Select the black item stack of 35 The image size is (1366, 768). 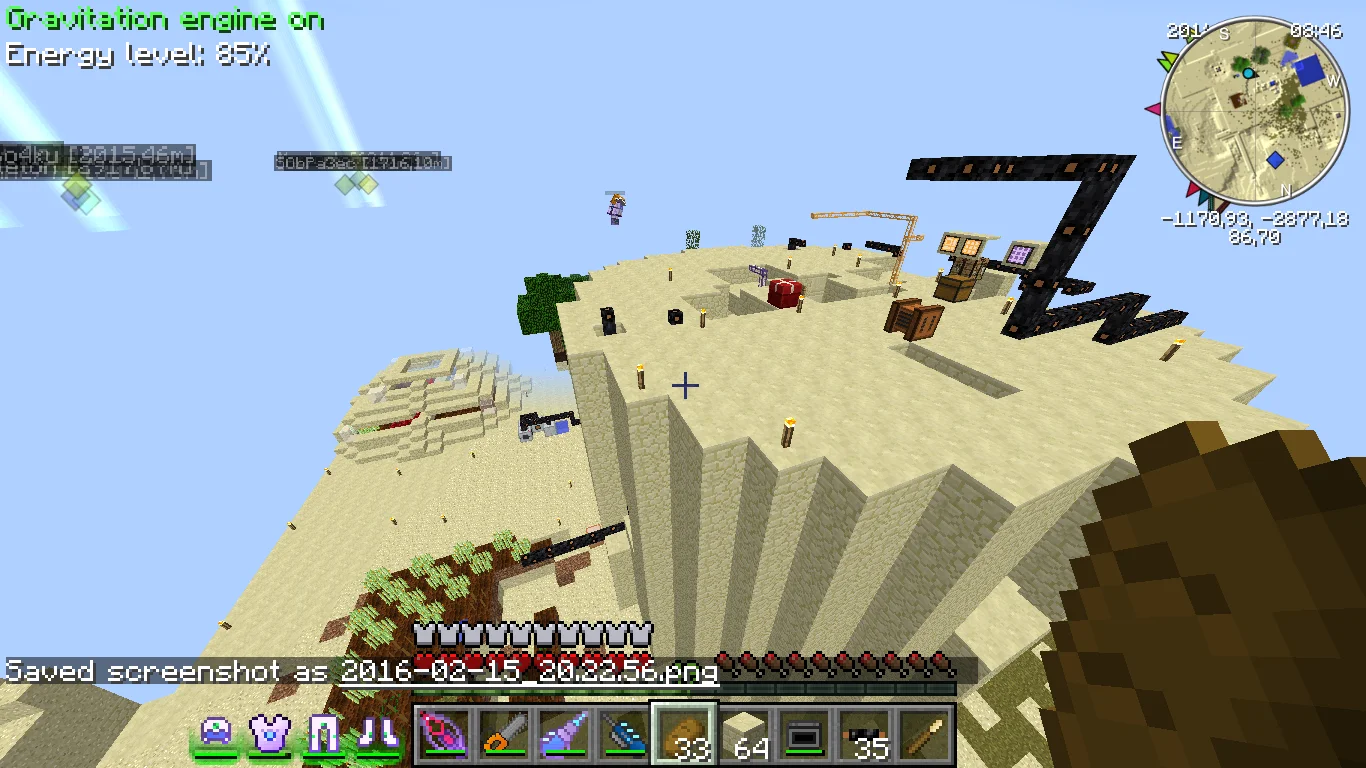(866, 735)
